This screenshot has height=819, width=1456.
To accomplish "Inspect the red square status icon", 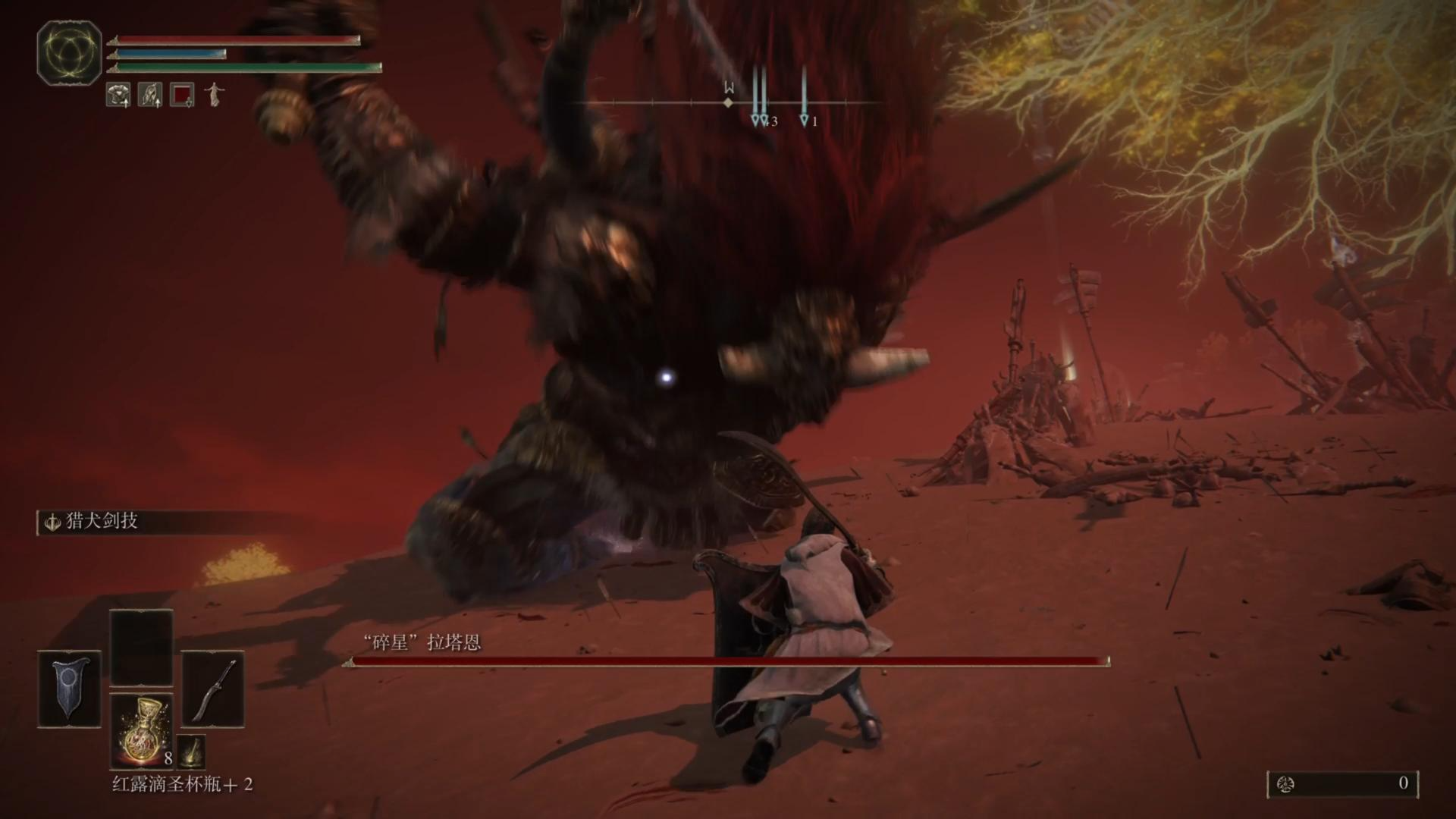I will pyautogui.click(x=182, y=95).
